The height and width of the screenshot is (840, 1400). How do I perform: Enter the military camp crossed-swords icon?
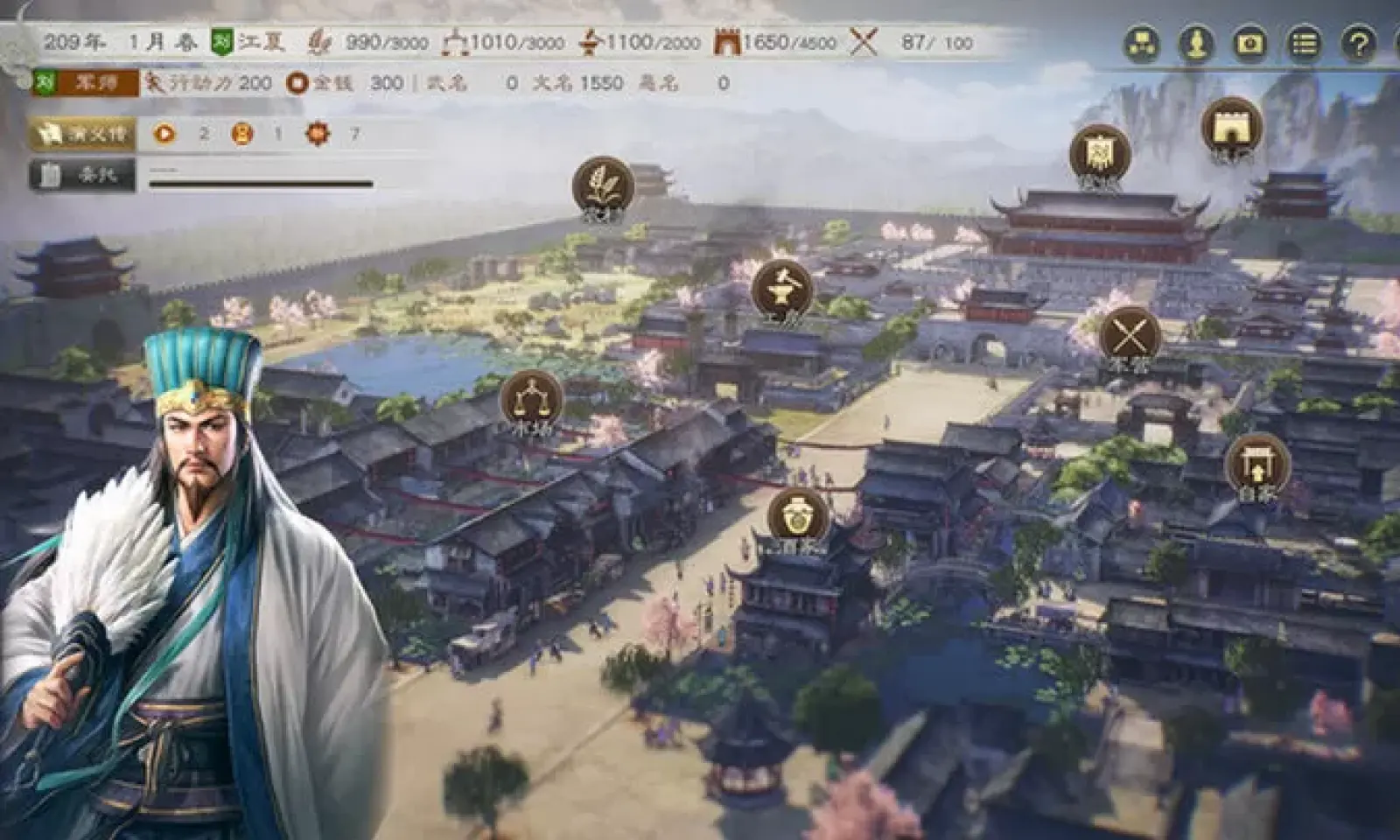pos(1129,334)
